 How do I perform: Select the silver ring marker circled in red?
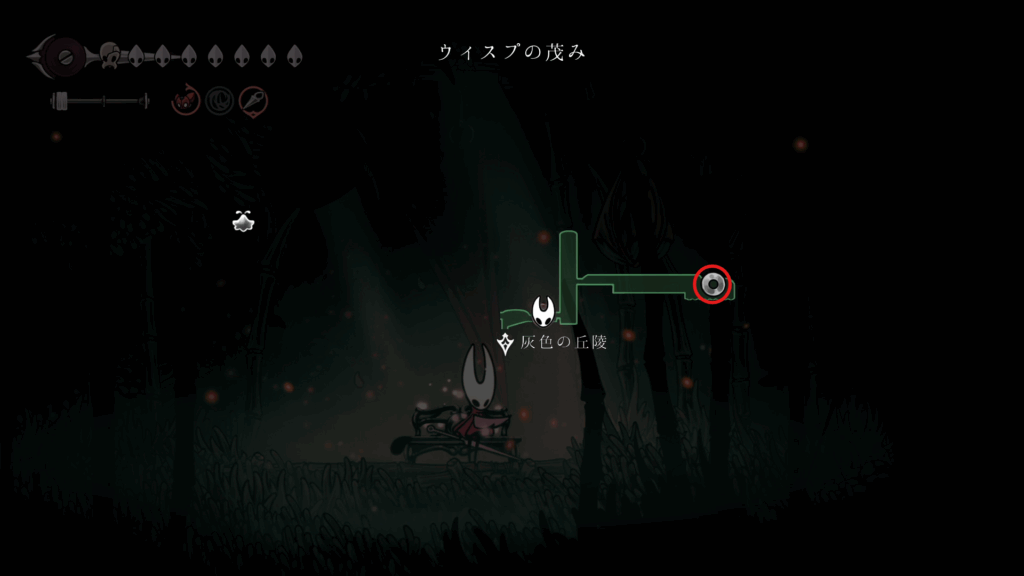[712, 284]
